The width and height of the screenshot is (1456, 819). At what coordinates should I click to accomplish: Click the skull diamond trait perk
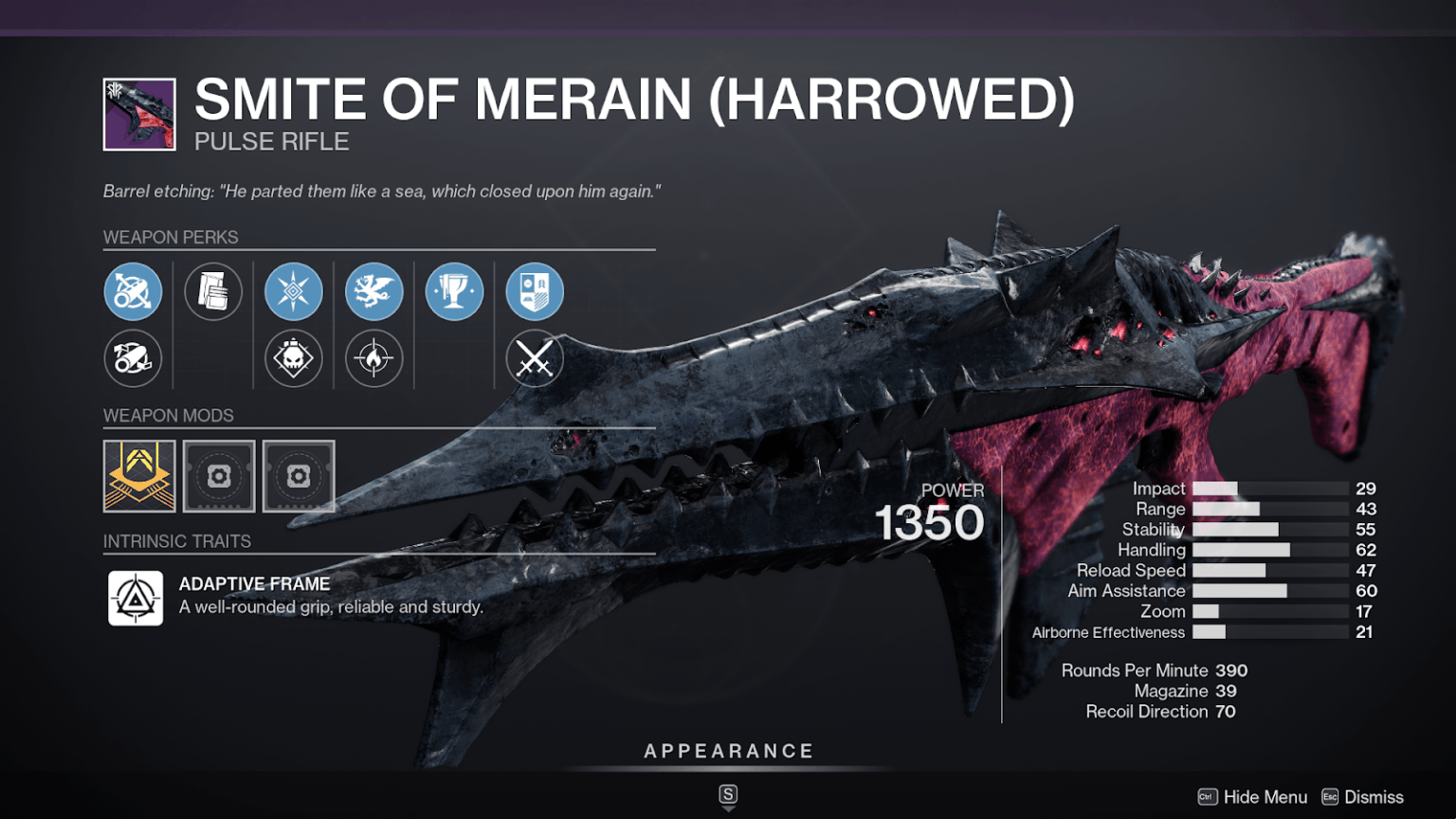(x=293, y=359)
